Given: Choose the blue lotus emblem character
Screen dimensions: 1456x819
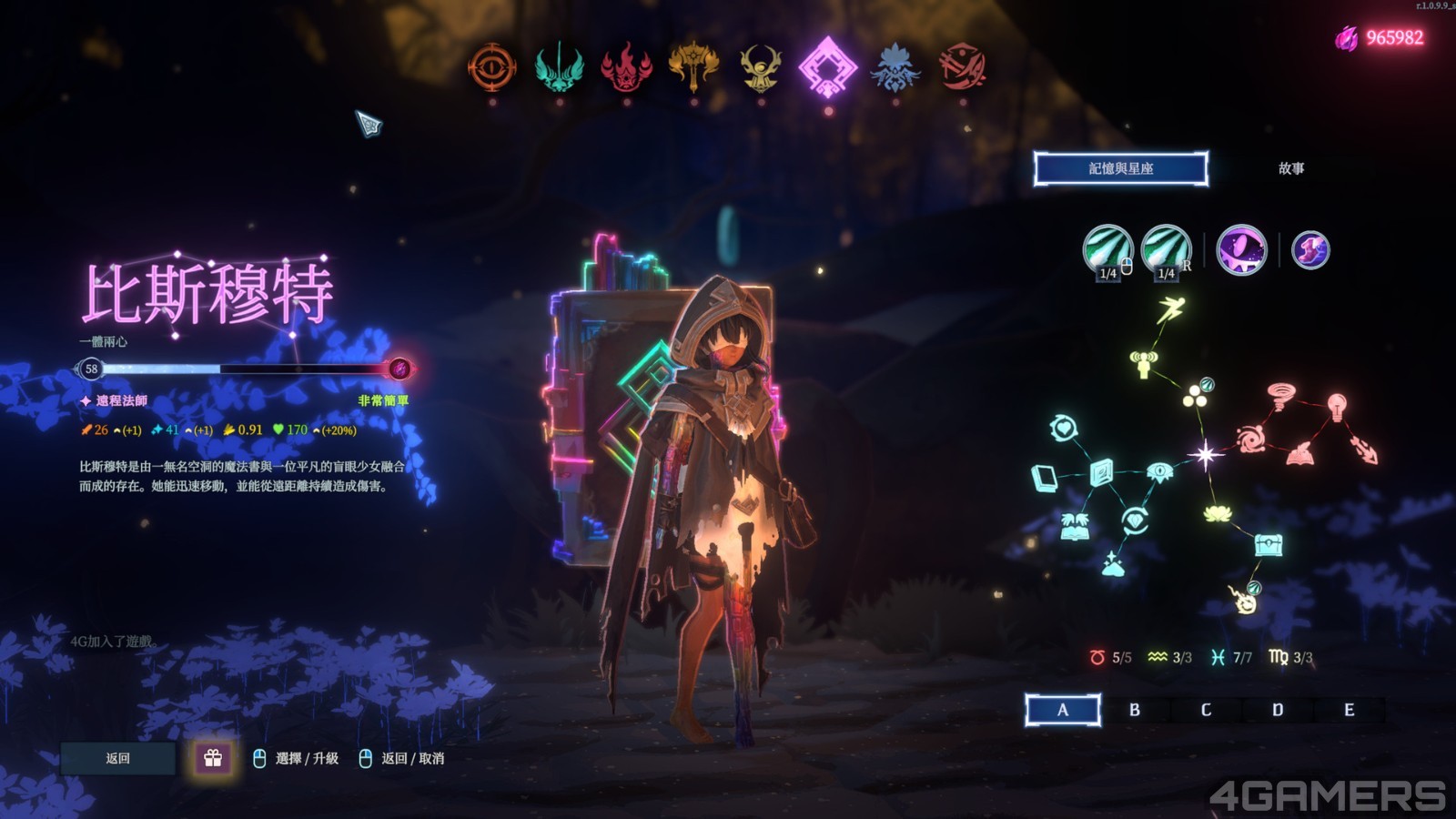Looking at the screenshot, I should coord(895,67).
